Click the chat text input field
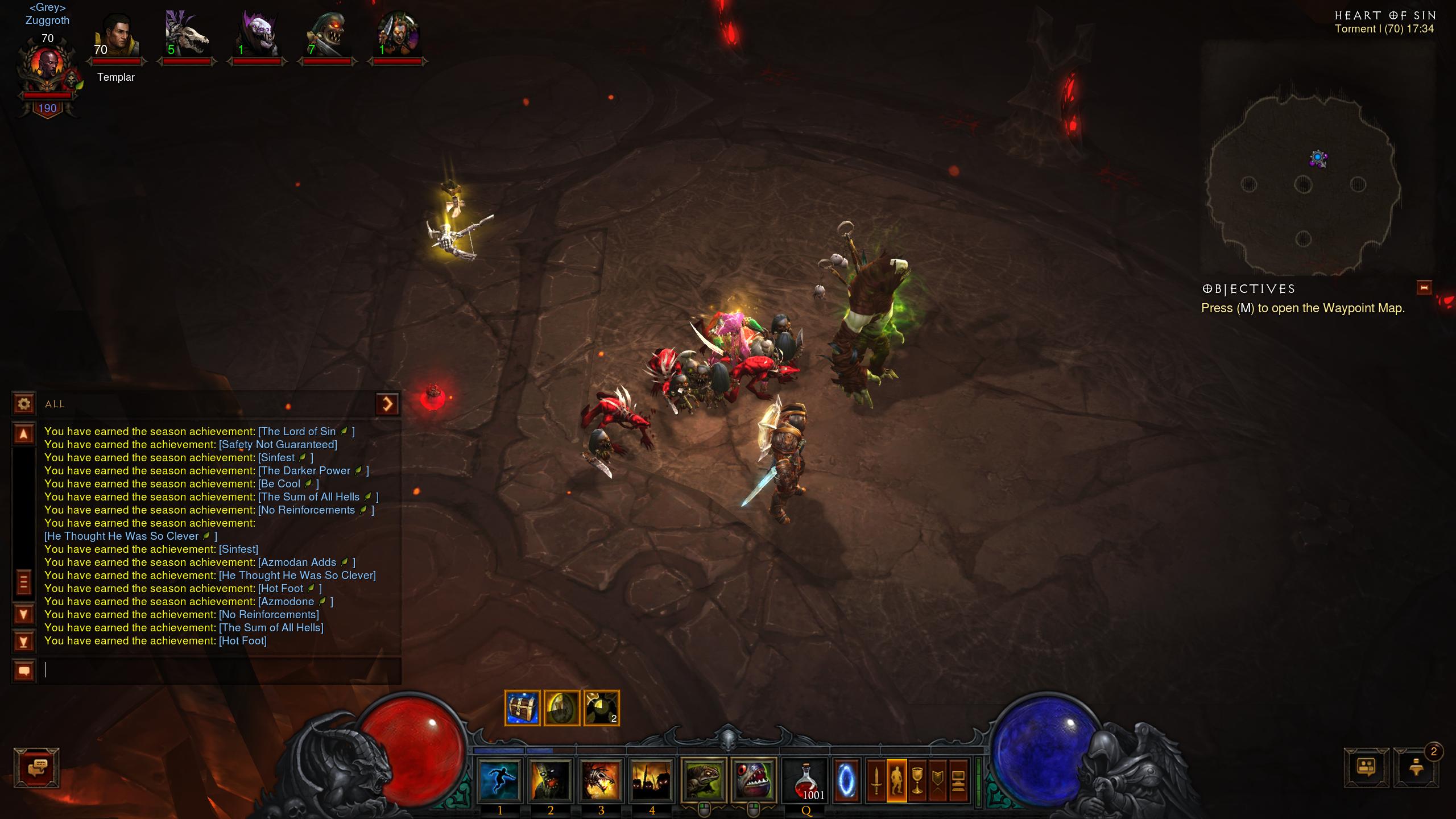This screenshot has height=819, width=1456. [x=222, y=671]
